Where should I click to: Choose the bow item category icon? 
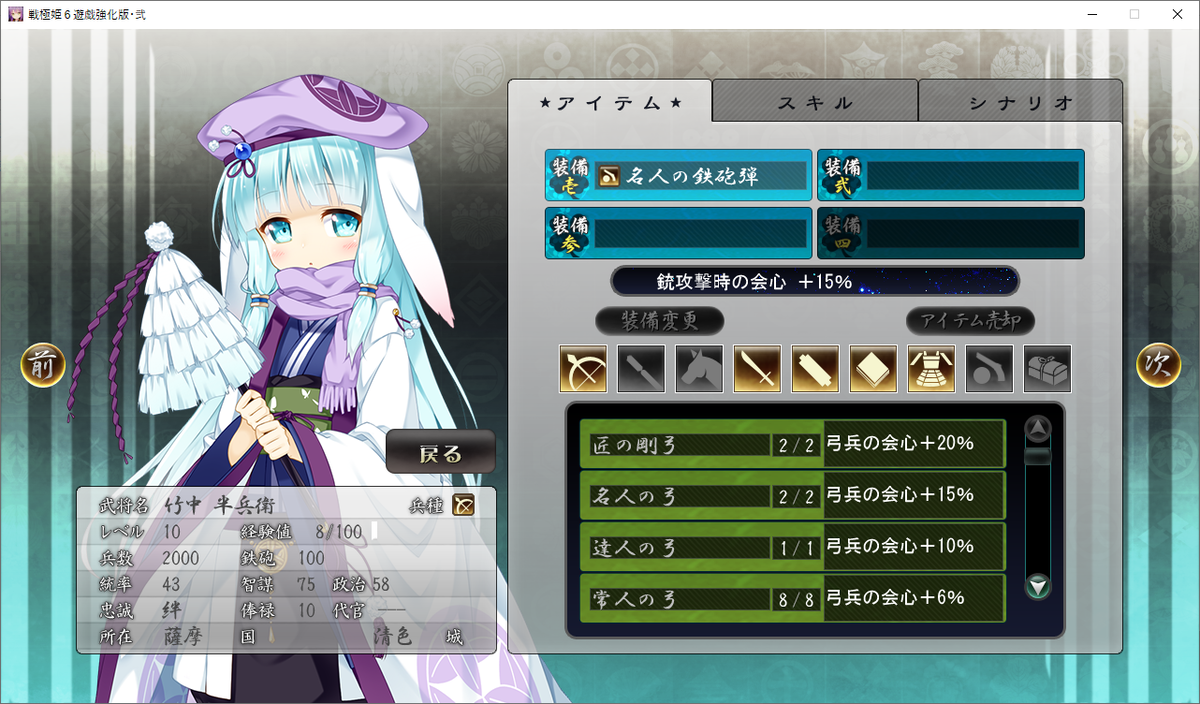[583, 369]
